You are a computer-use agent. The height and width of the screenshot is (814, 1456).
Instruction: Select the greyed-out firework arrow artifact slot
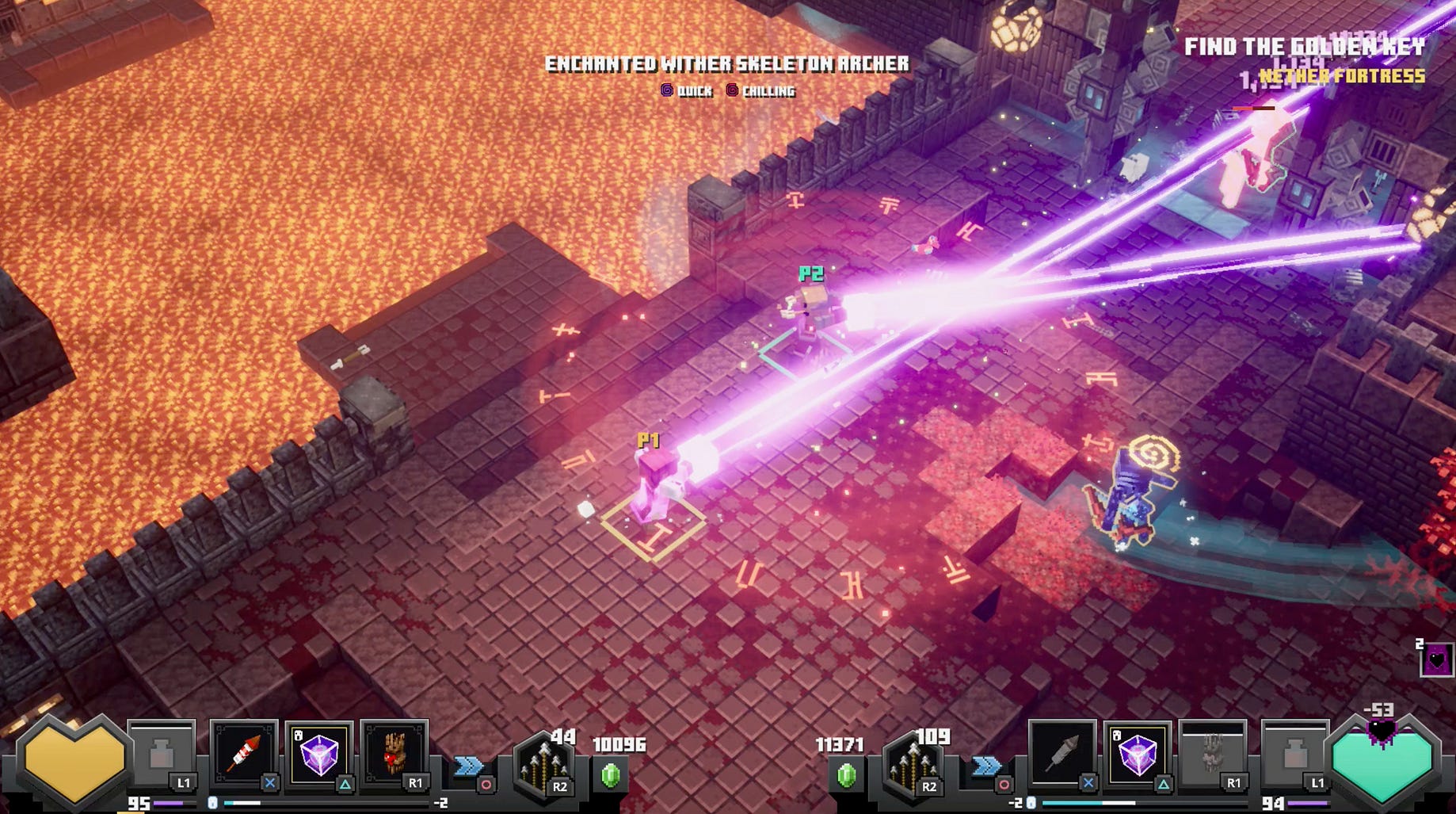click(1062, 753)
